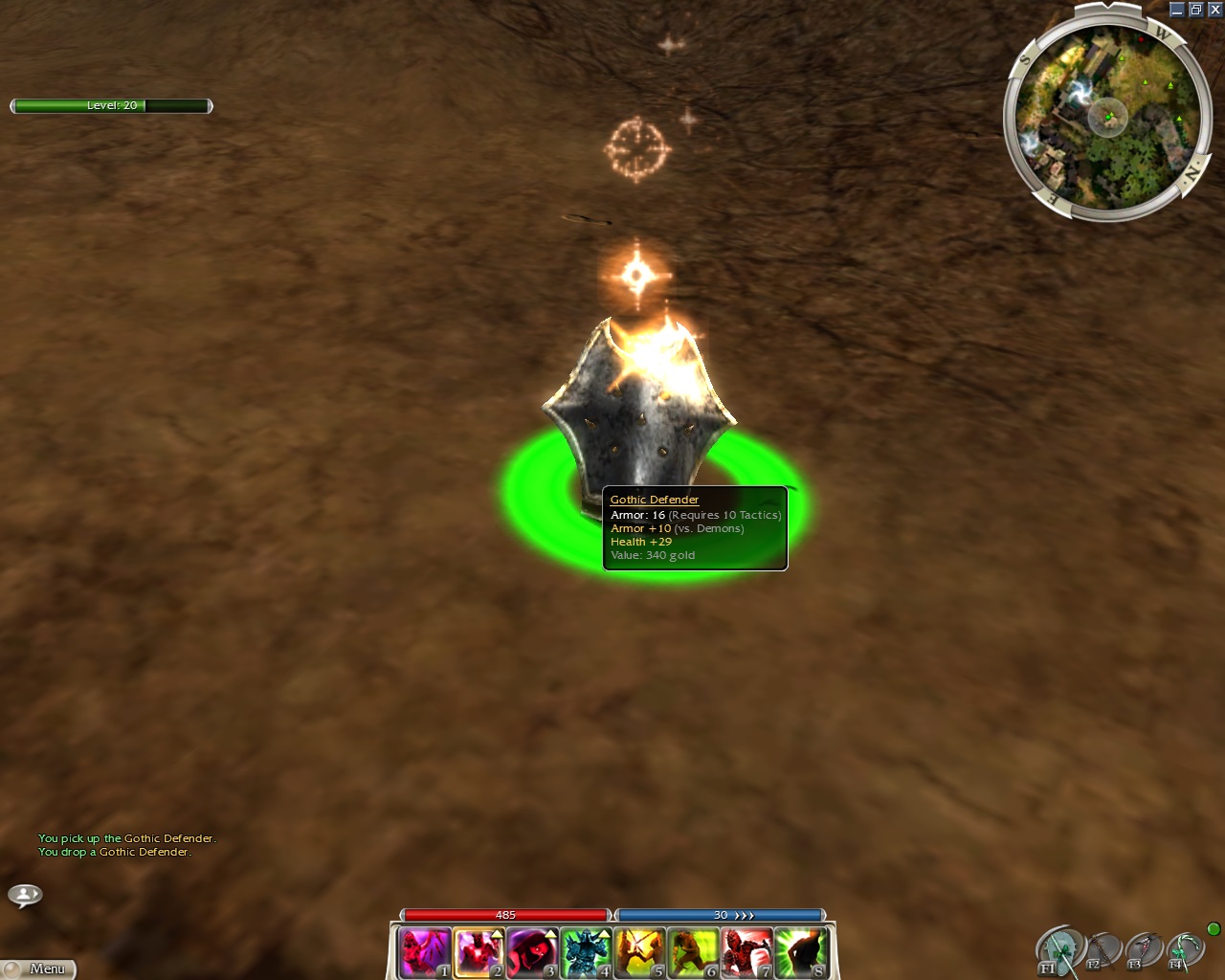
Task: Equip the F3 weapon set
Action: click(x=1143, y=951)
